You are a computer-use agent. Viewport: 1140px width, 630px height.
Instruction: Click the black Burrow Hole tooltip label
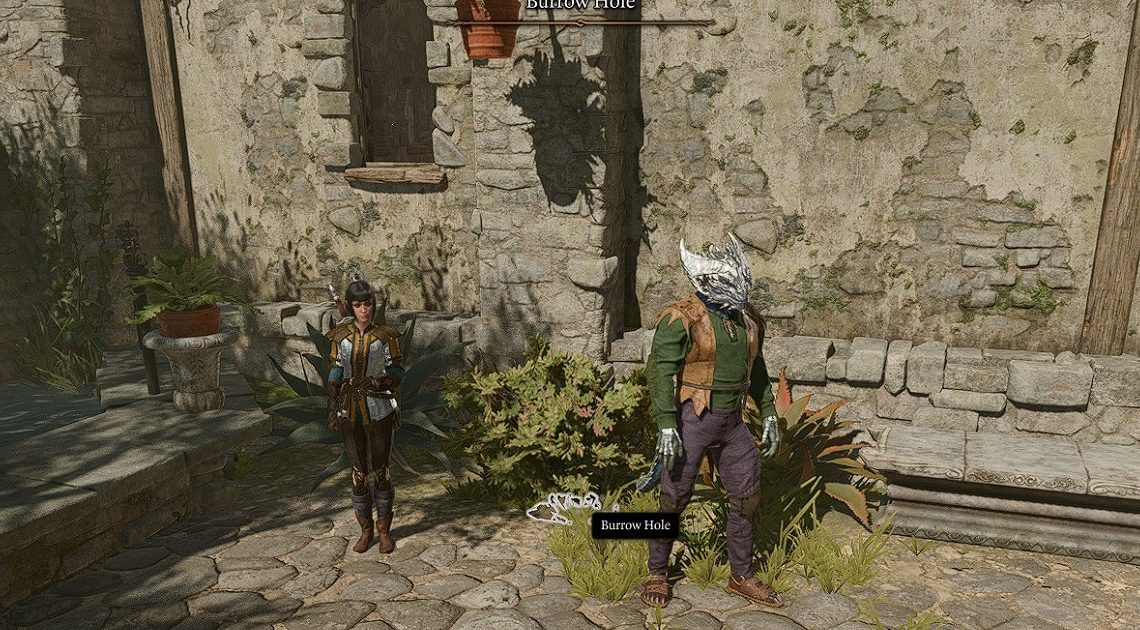pyautogui.click(x=635, y=525)
